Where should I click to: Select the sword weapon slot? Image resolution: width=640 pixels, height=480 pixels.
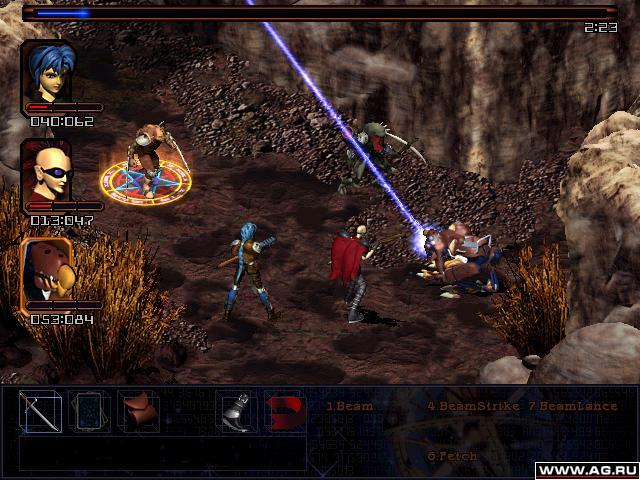[41, 412]
